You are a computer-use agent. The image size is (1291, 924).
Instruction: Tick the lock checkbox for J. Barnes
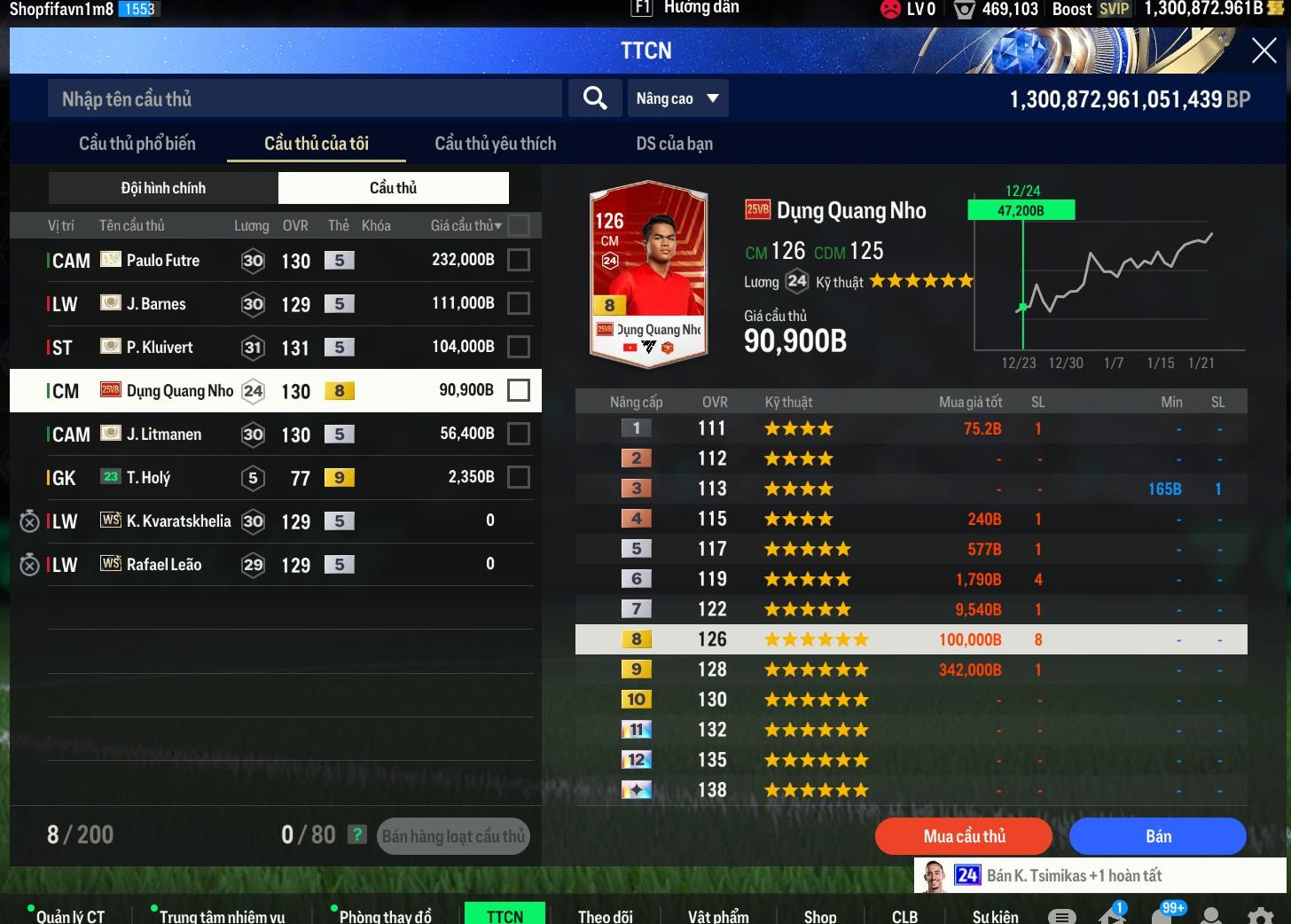(519, 303)
